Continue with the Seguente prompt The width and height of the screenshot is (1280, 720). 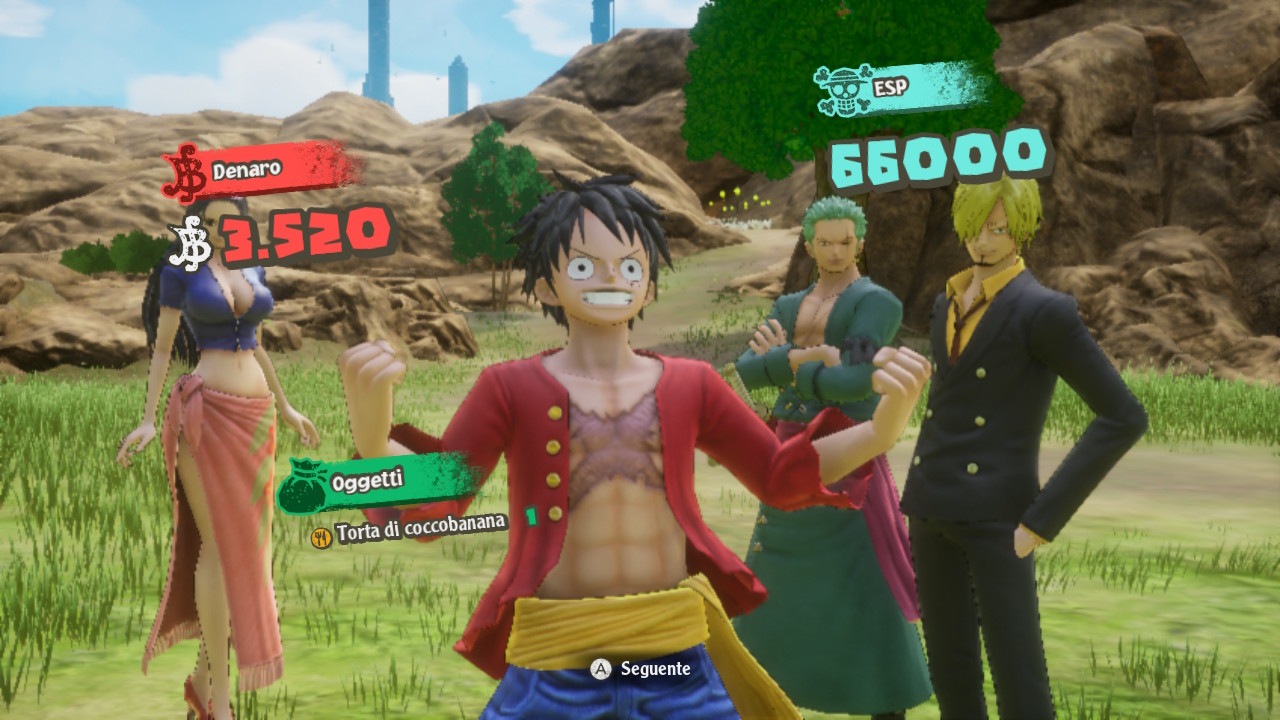[641, 669]
